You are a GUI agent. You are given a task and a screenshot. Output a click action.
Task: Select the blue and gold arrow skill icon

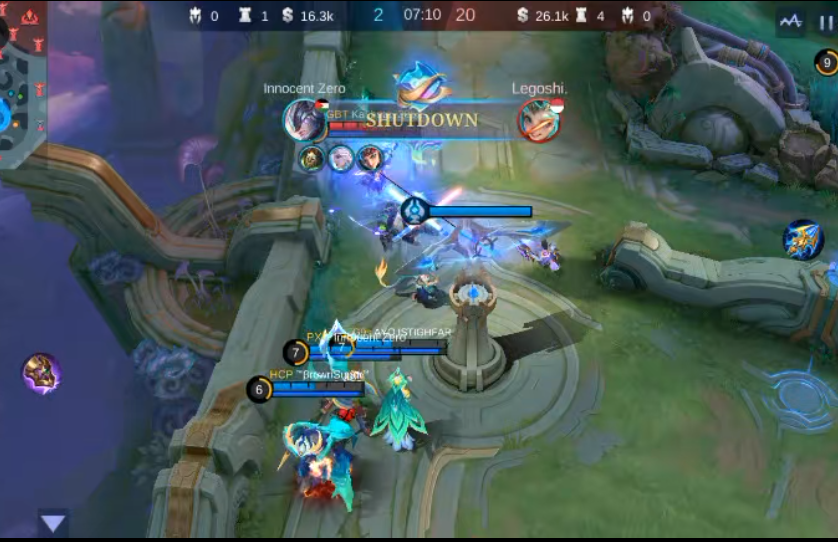803,240
